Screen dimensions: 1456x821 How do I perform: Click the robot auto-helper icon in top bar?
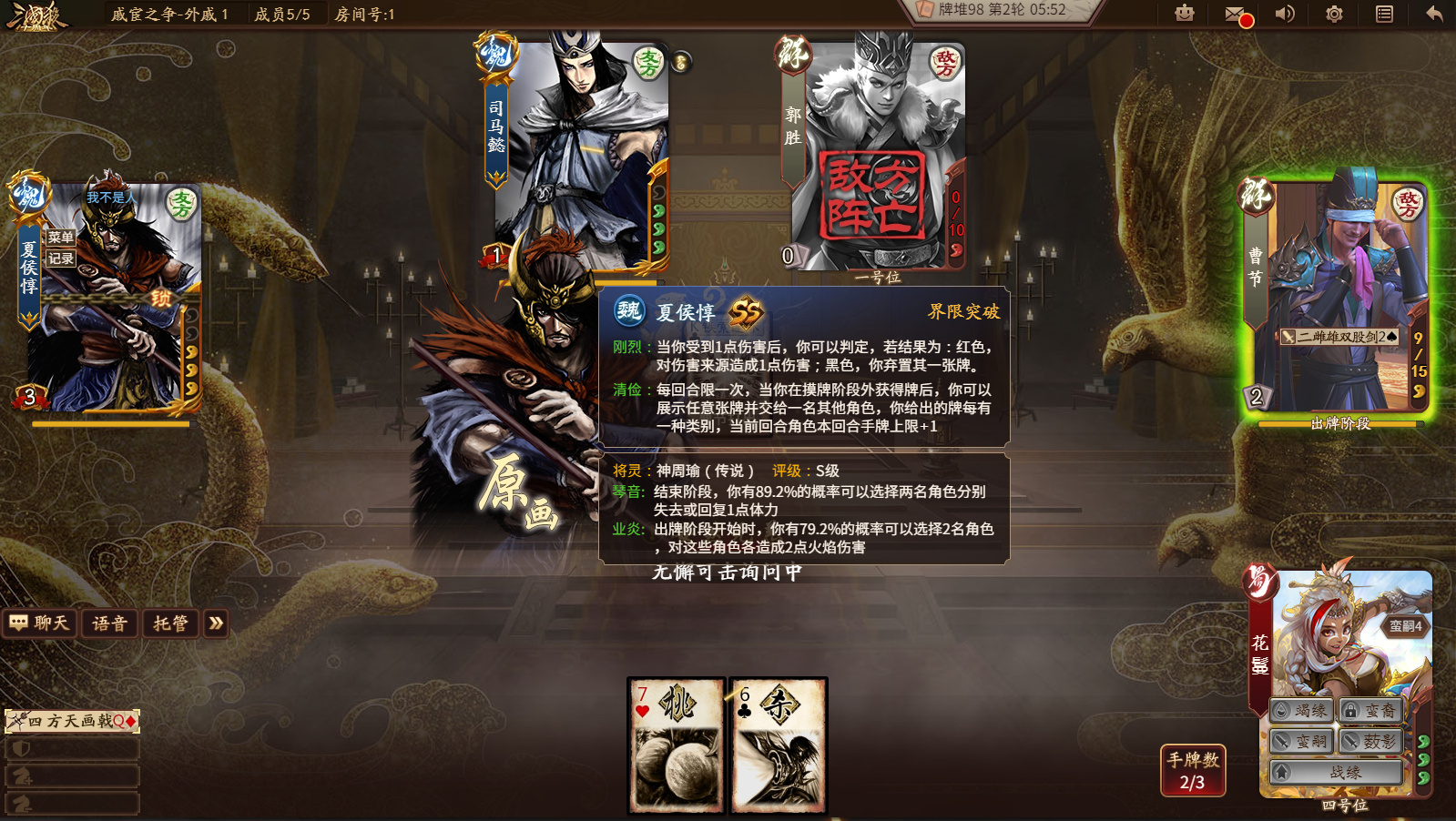tap(1183, 15)
